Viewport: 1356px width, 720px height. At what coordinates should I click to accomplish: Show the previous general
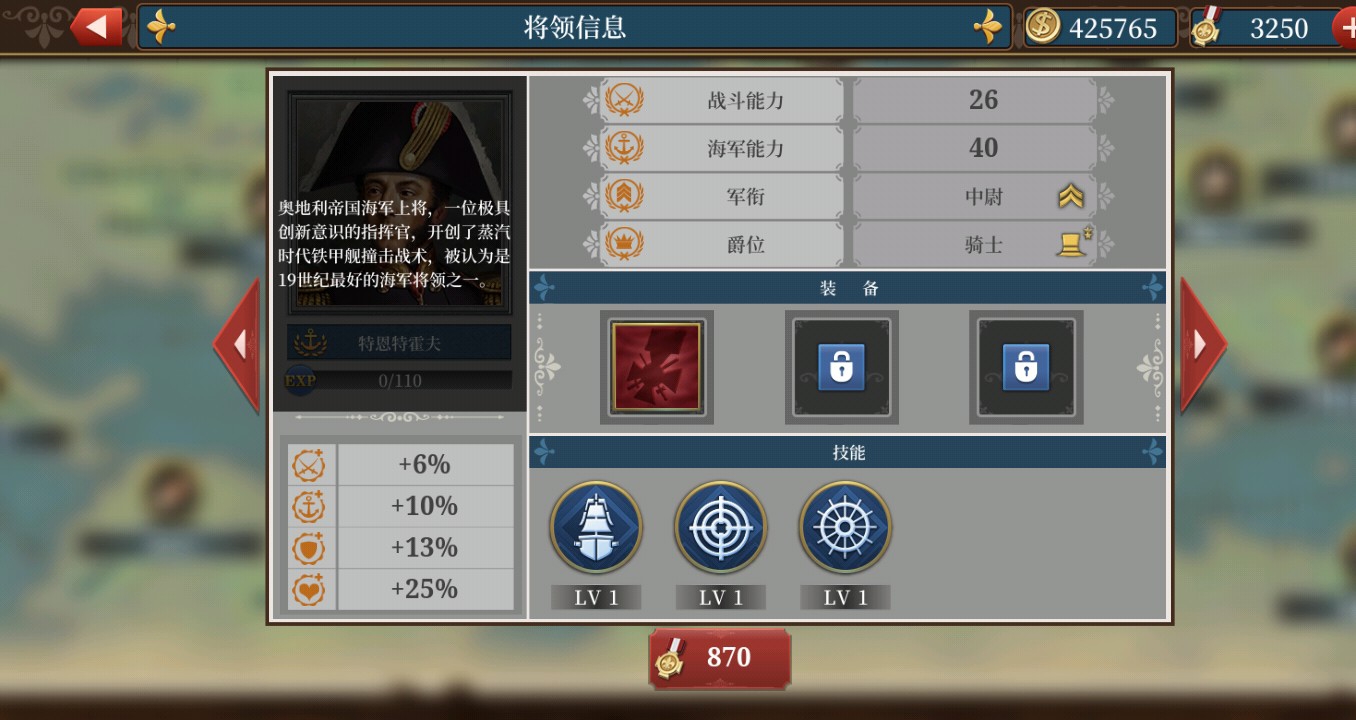pos(237,345)
